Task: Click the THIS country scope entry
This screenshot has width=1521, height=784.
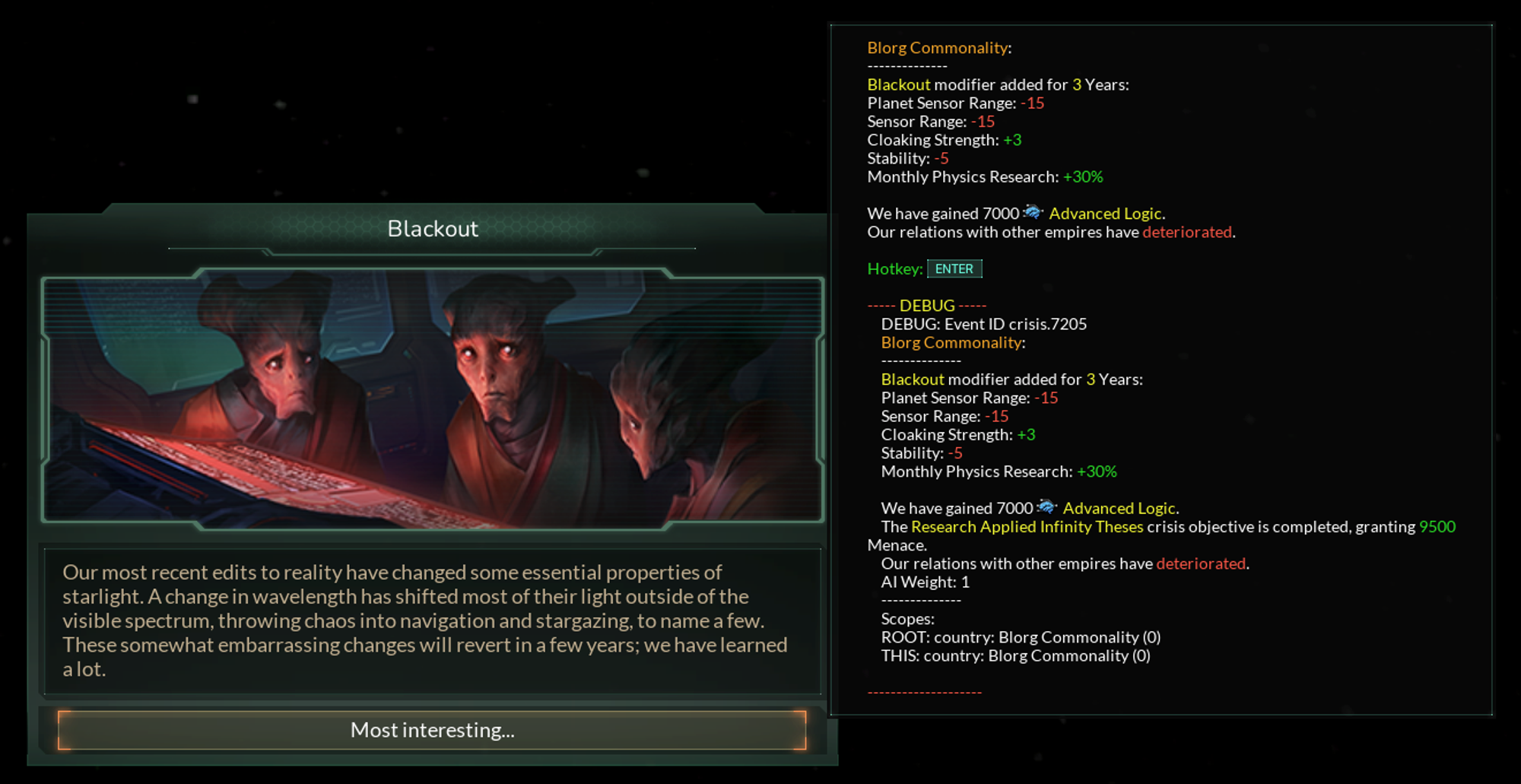Action: [x=1014, y=655]
